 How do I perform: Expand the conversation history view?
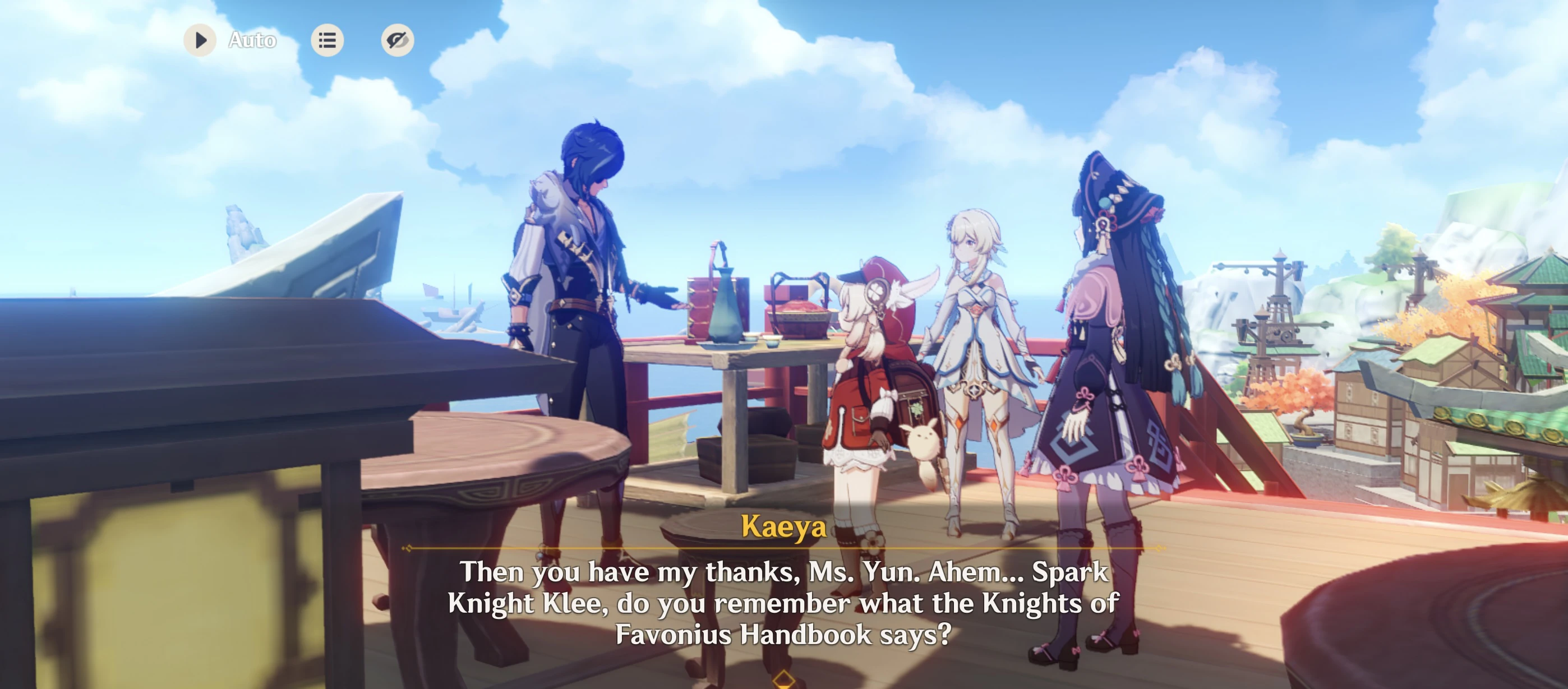(328, 40)
